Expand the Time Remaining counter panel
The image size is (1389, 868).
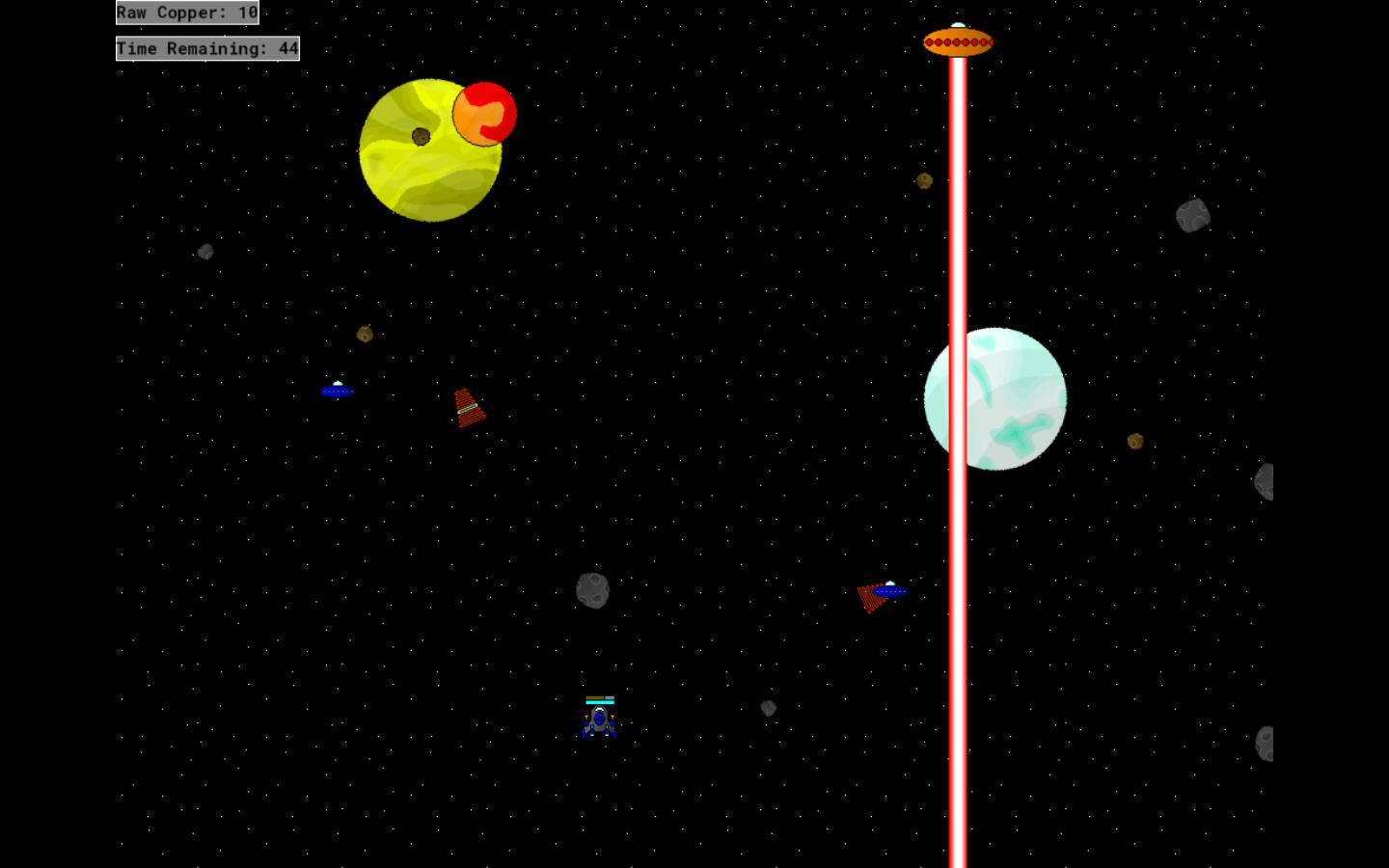pyautogui.click(x=206, y=48)
